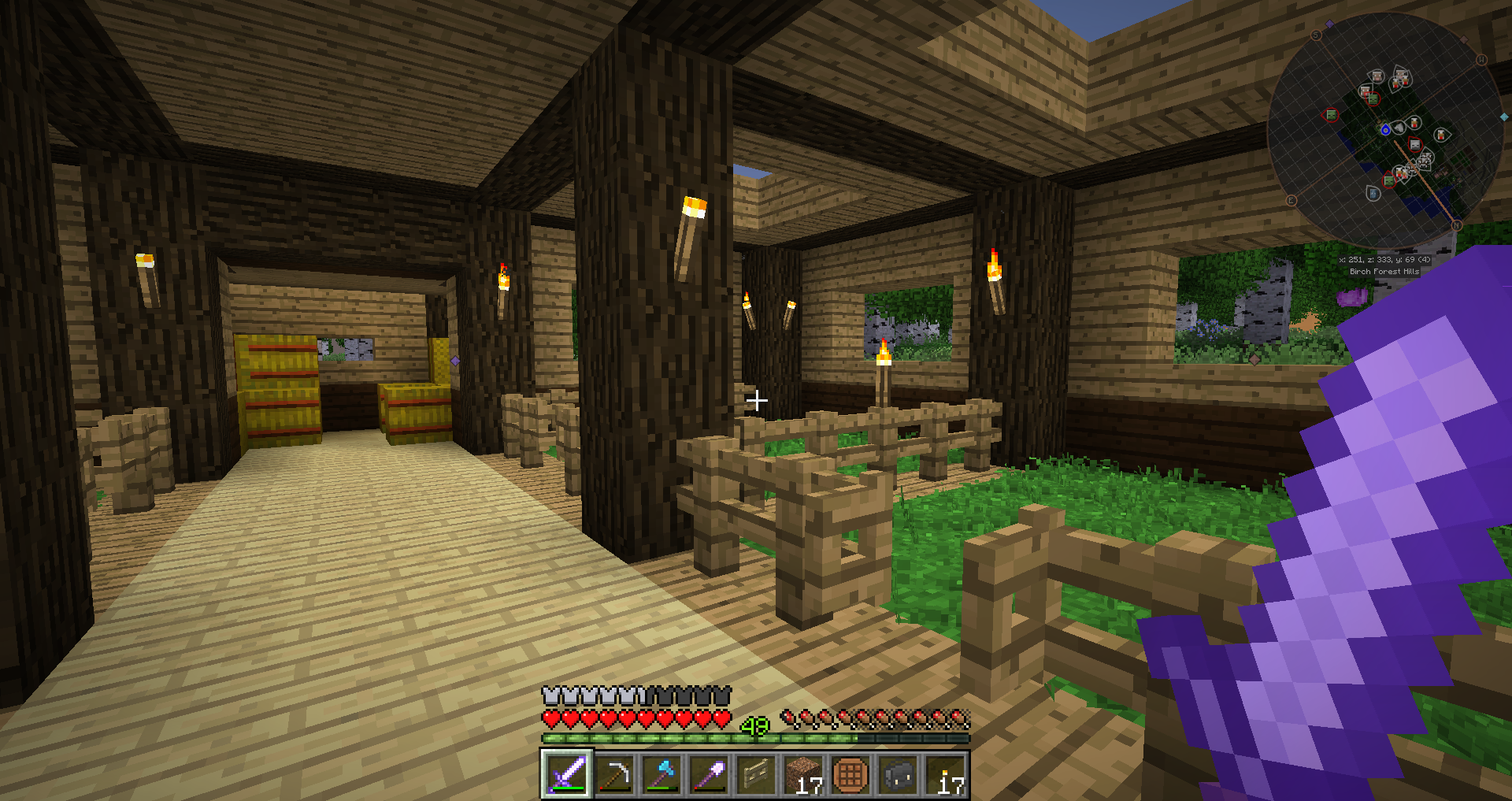Click the blue player marker on minimap
Image resolution: width=1512 pixels, height=801 pixels.
1385,130
